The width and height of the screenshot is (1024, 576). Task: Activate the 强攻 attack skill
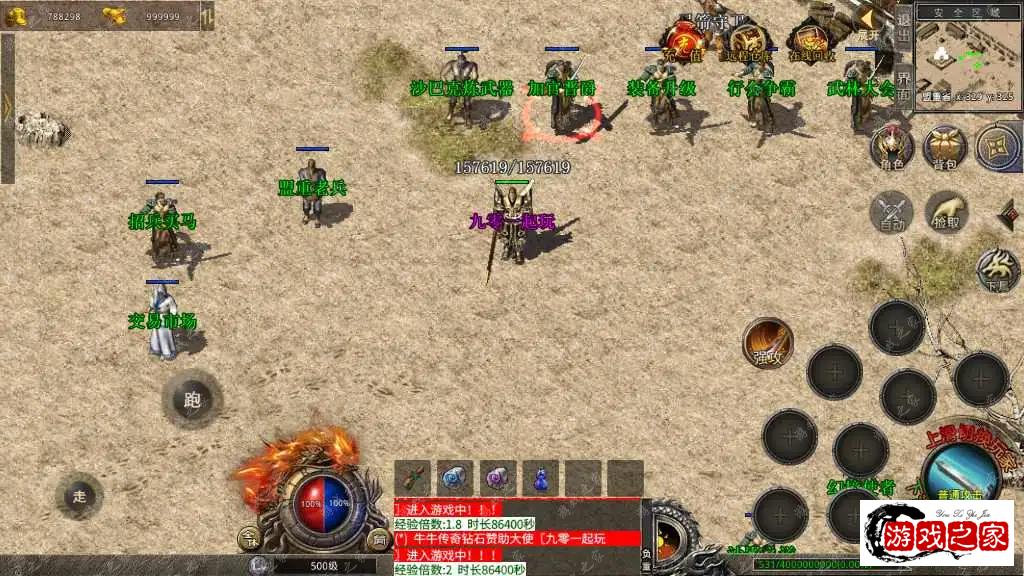768,343
